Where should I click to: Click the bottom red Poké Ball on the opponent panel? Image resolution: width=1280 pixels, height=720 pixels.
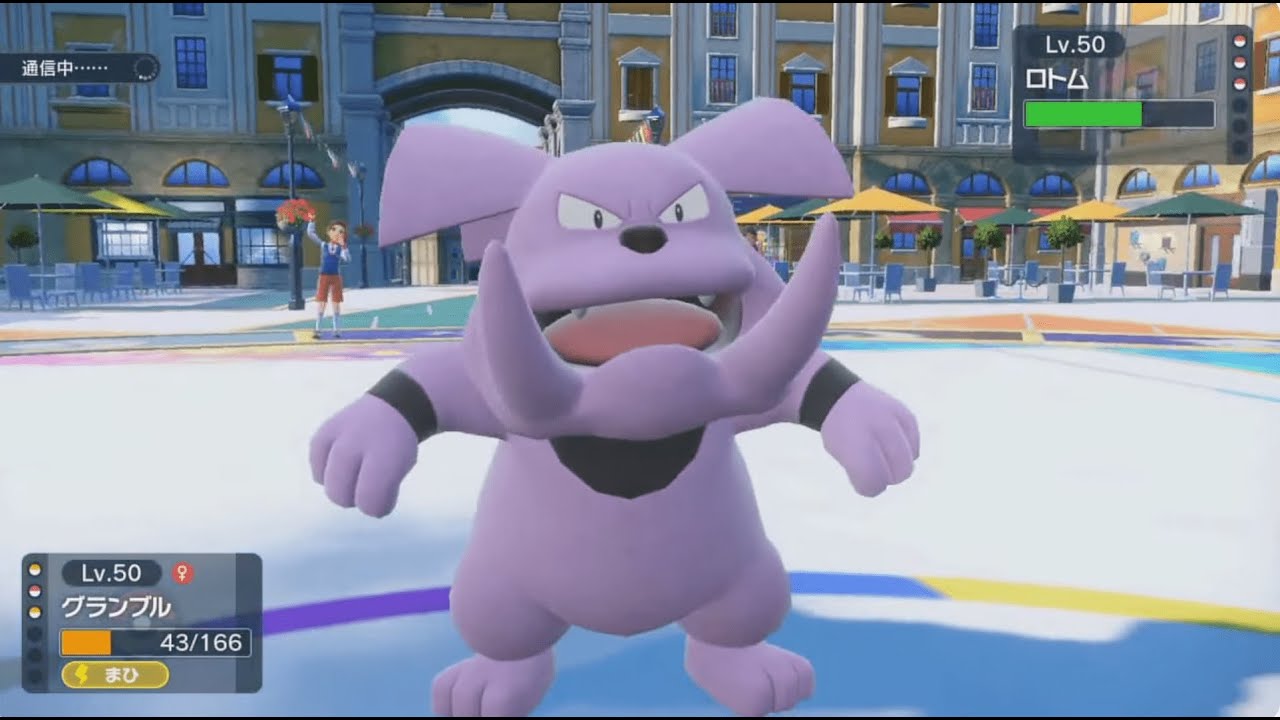click(1241, 82)
